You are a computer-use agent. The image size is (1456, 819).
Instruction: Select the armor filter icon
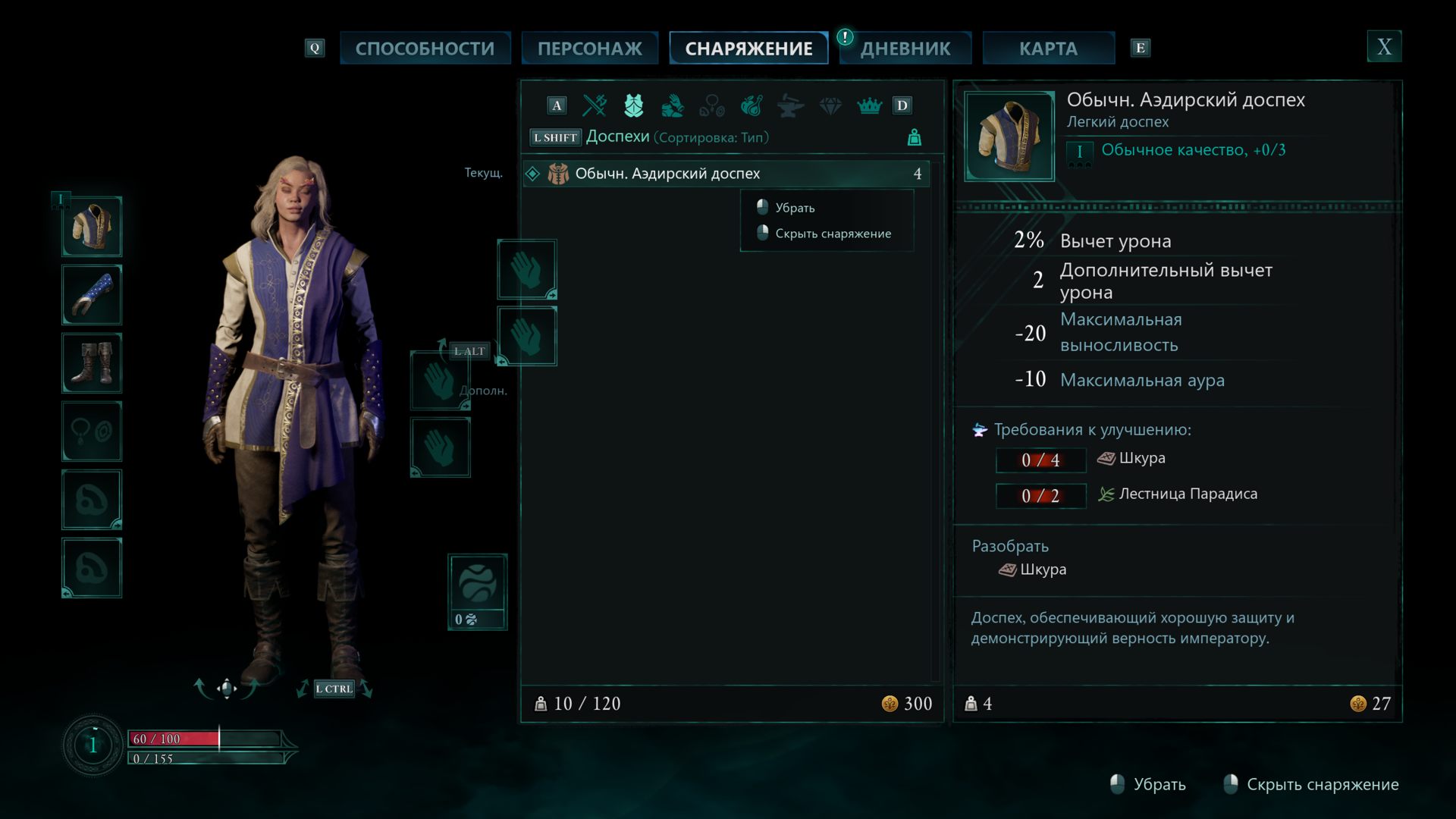[633, 105]
